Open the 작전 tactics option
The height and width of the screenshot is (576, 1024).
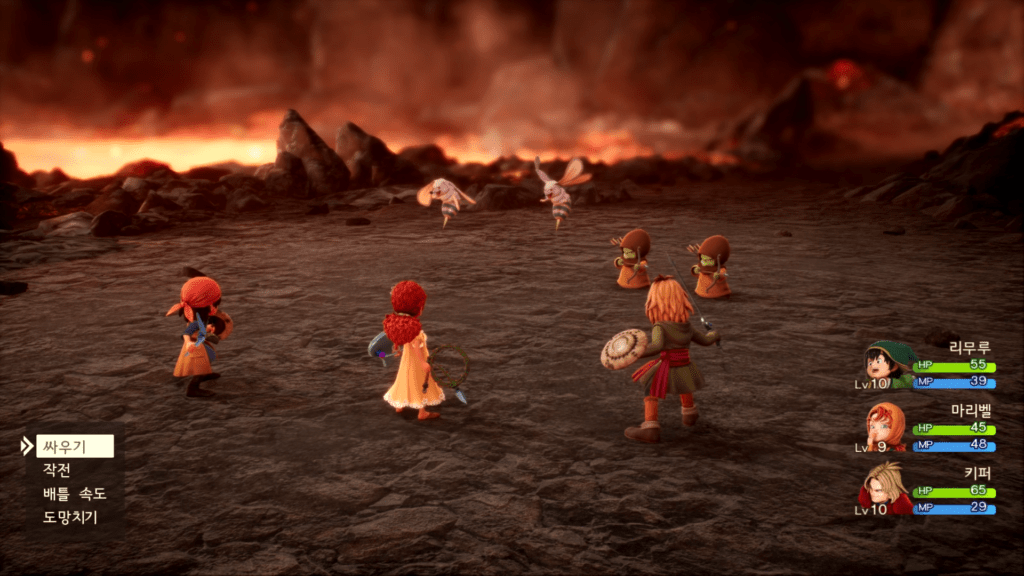57,470
